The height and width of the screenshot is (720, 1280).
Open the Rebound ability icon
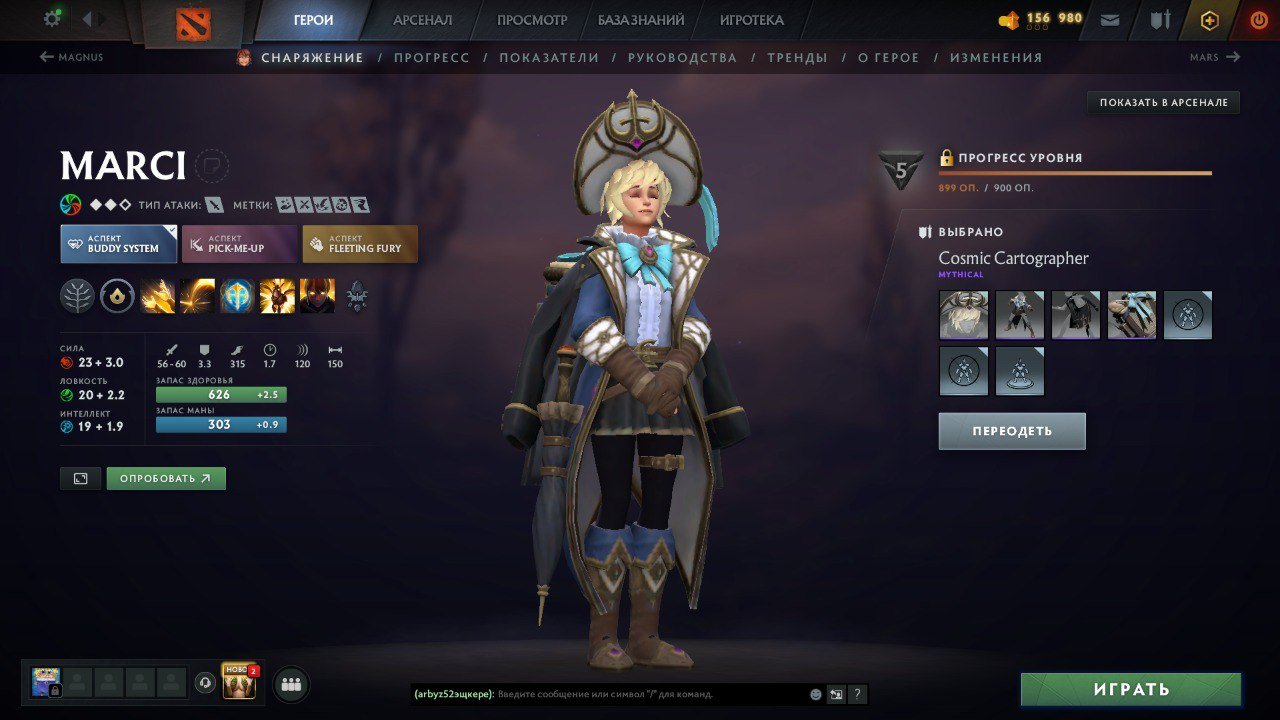tap(198, 296)
